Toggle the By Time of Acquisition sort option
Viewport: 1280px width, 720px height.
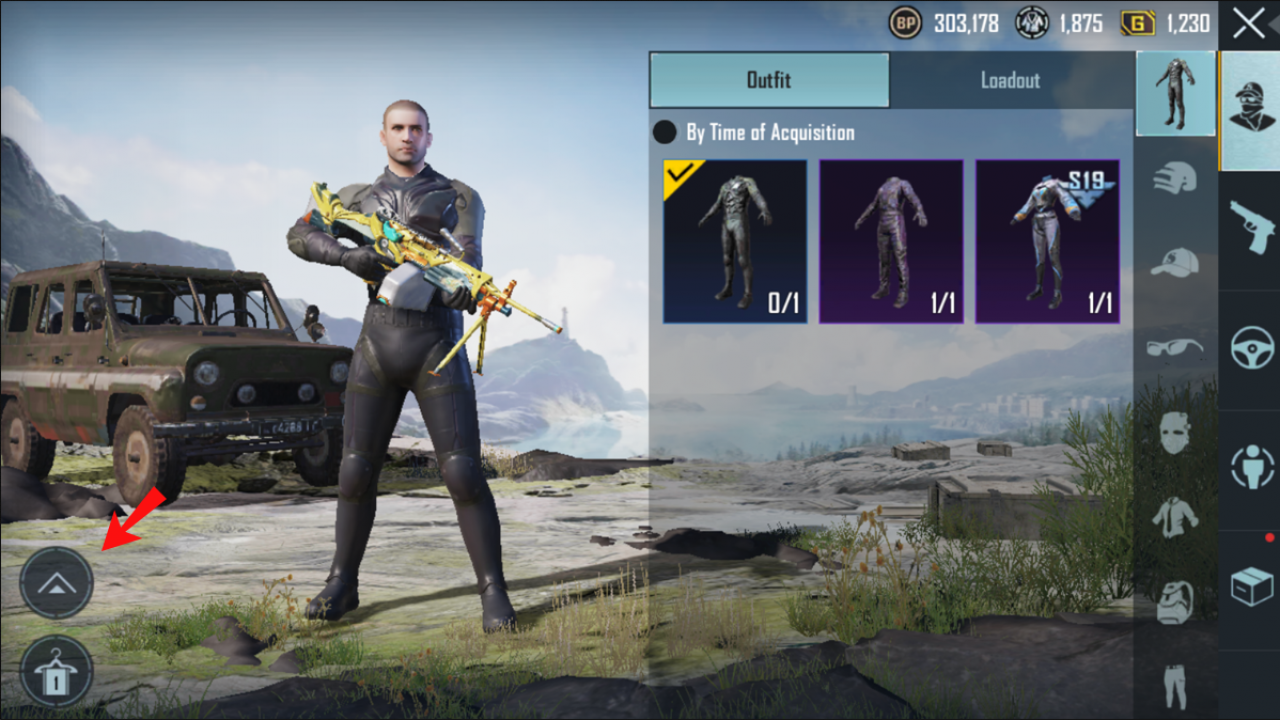pyautogui.click(x=665, y=132)
